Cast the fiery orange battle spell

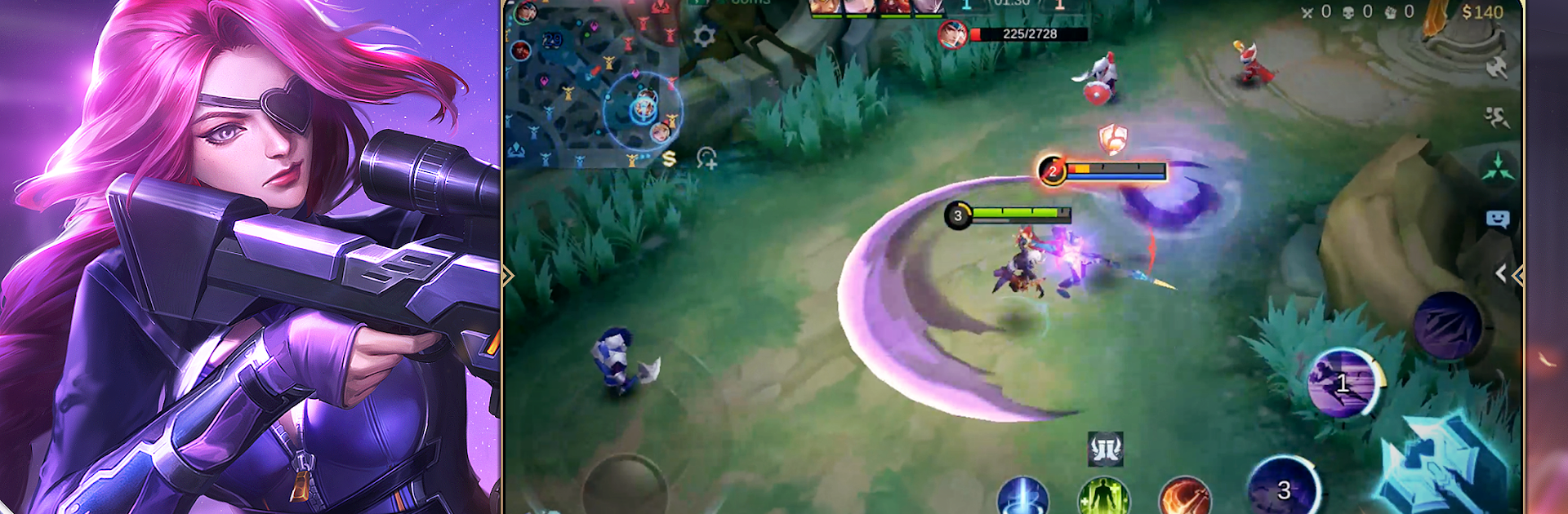click(x=1184, y=496)
